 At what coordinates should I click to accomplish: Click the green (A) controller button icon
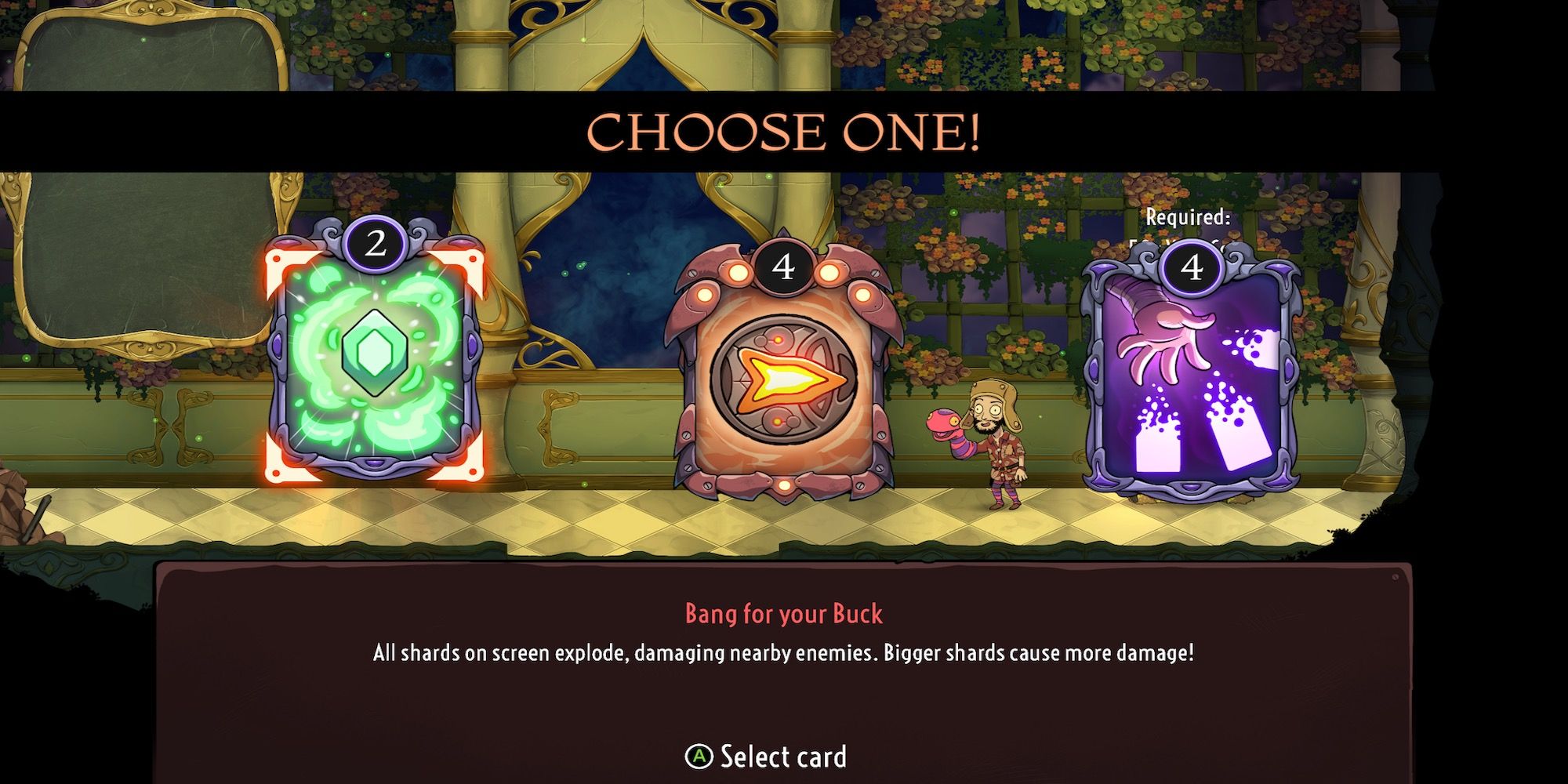(x=701, y=757)
